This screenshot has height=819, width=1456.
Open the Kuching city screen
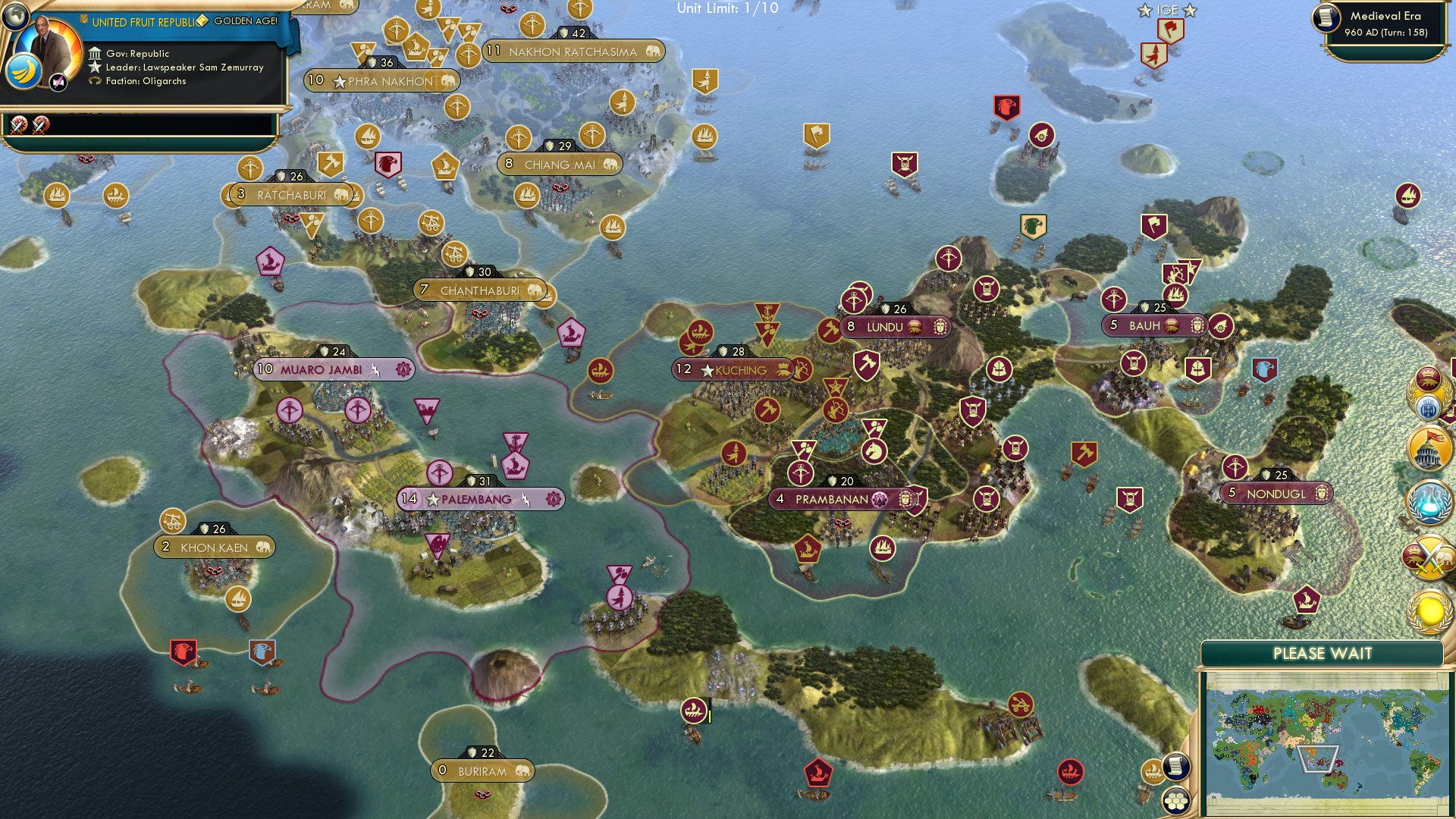732,369
